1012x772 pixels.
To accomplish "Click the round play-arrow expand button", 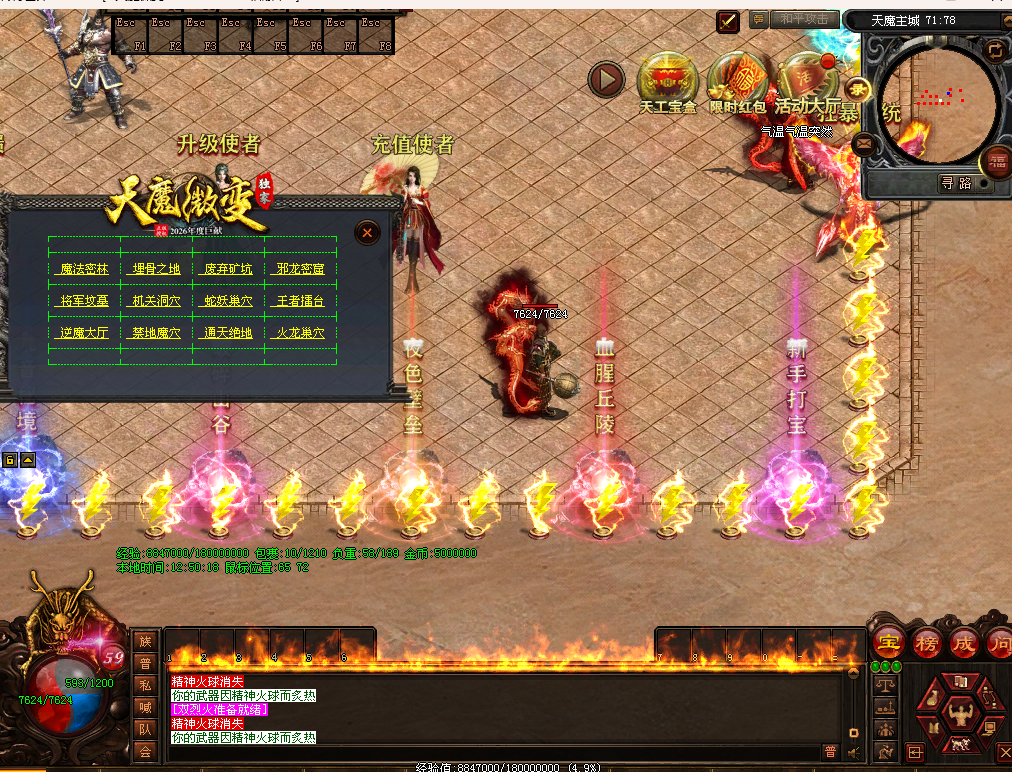I will 605,80.
